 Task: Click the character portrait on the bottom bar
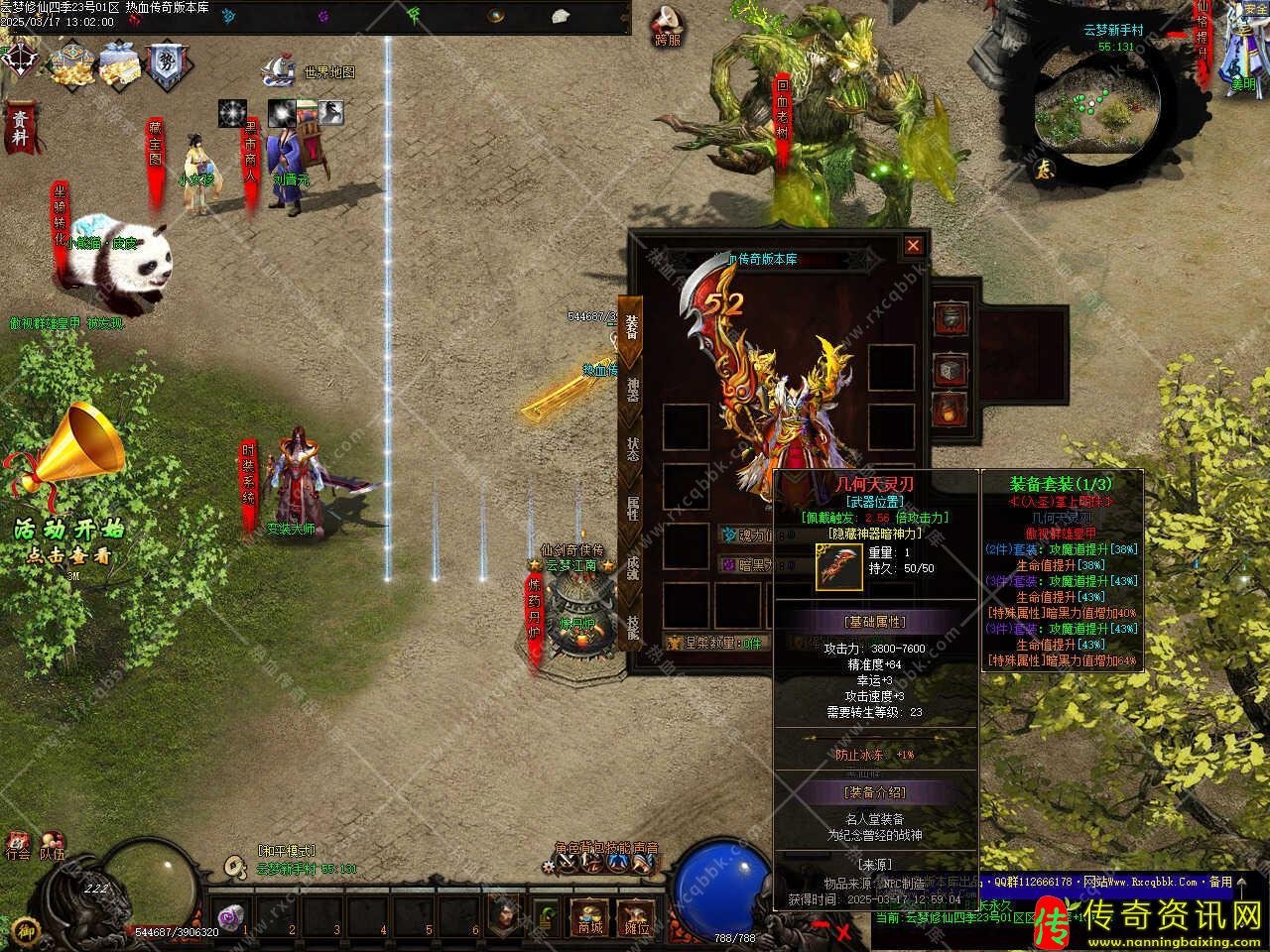[504, 915]
